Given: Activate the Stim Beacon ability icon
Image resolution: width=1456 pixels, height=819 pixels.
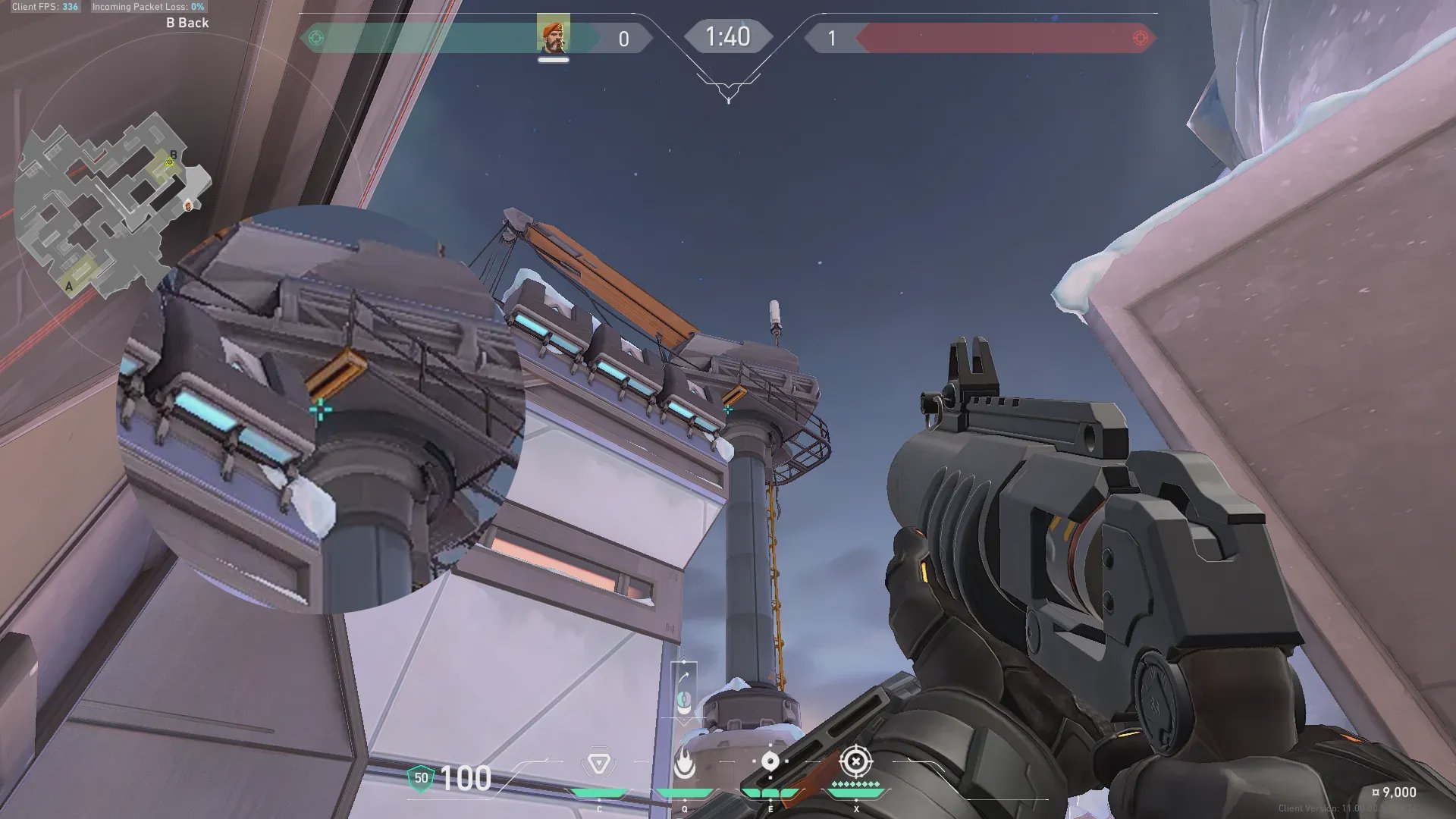Looking at the screenshot, I should click(x=599, y=762).
